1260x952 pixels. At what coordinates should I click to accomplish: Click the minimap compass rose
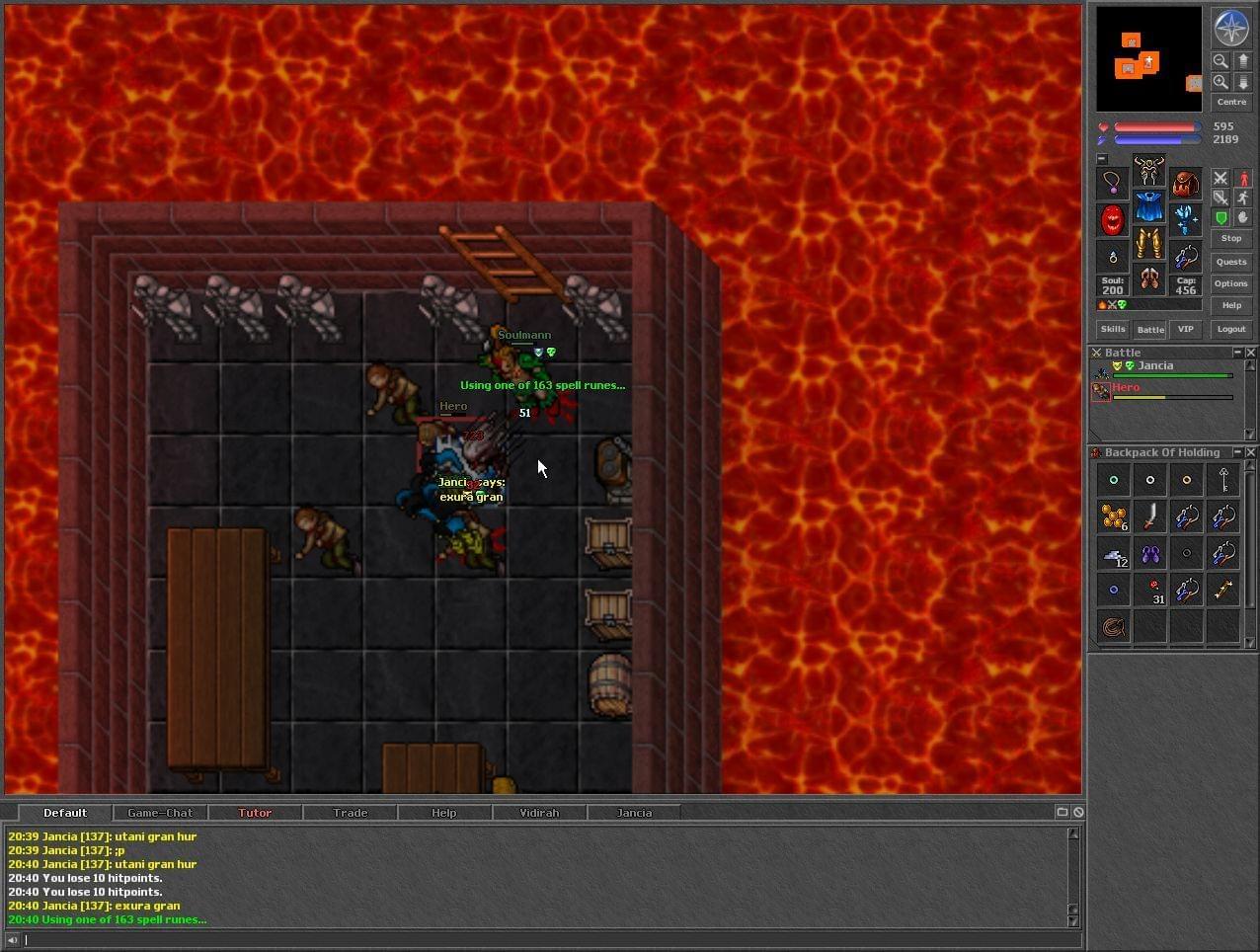[x=1231, y=29]
